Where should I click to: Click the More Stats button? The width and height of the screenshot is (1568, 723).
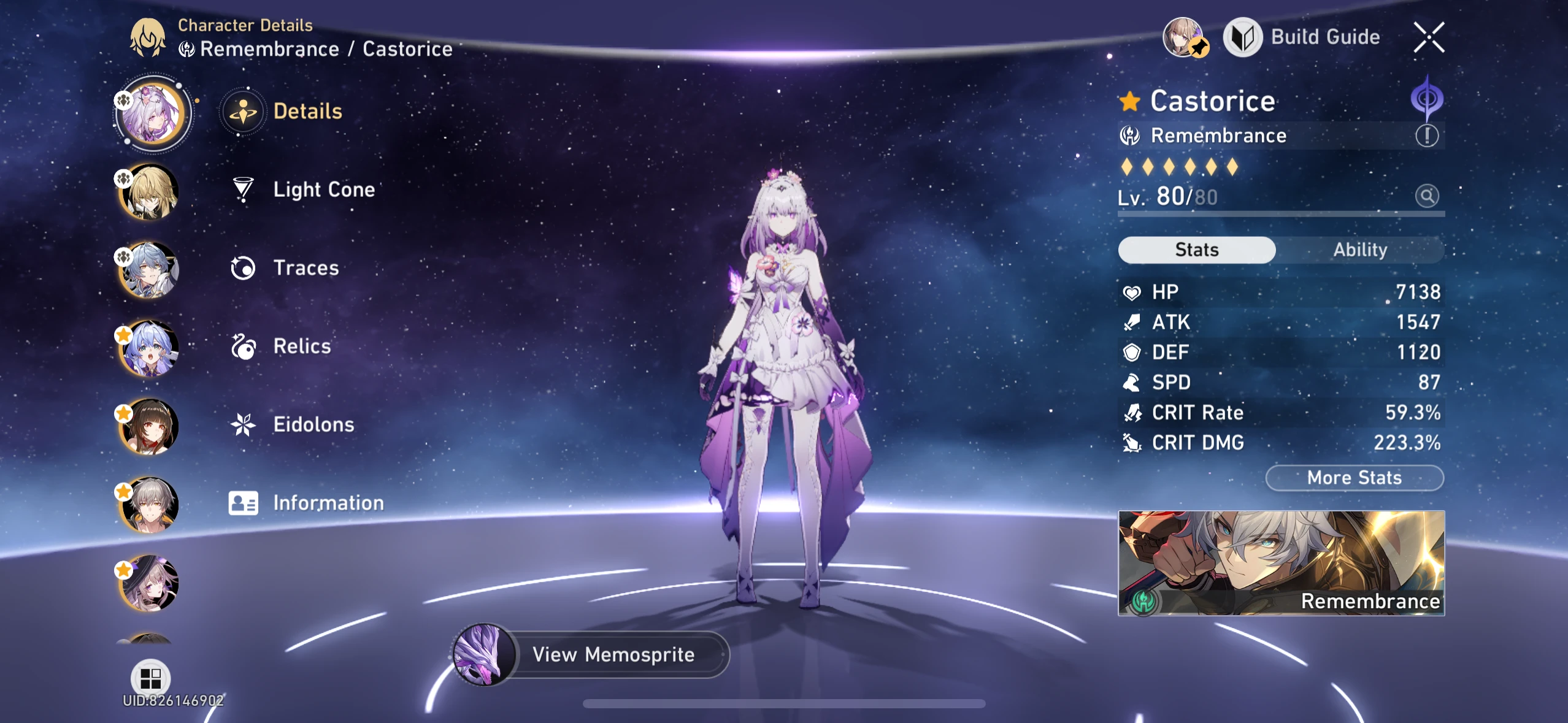click(1354, 478)
